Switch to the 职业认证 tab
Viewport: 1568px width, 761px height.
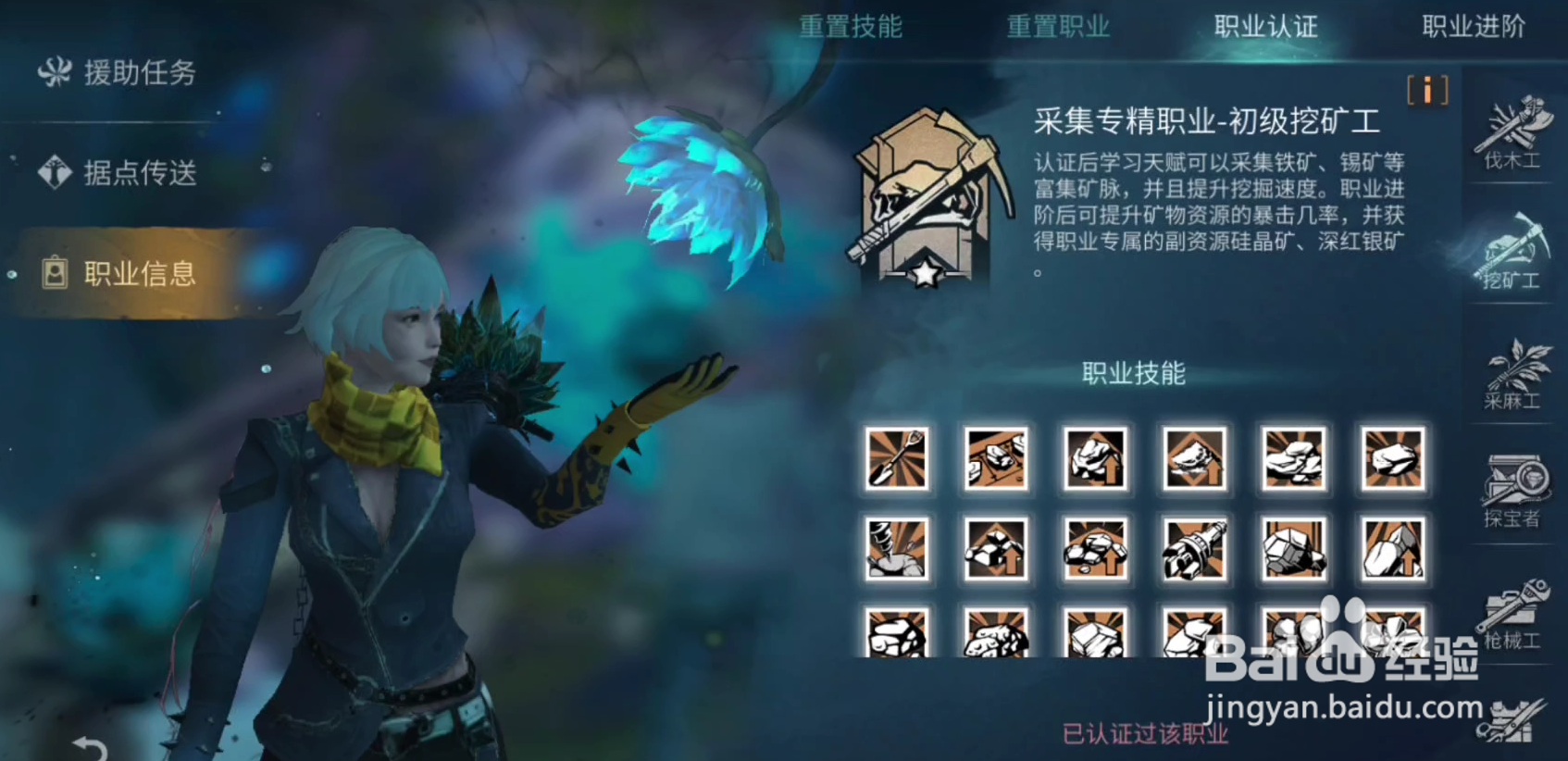coord(1264,28)
